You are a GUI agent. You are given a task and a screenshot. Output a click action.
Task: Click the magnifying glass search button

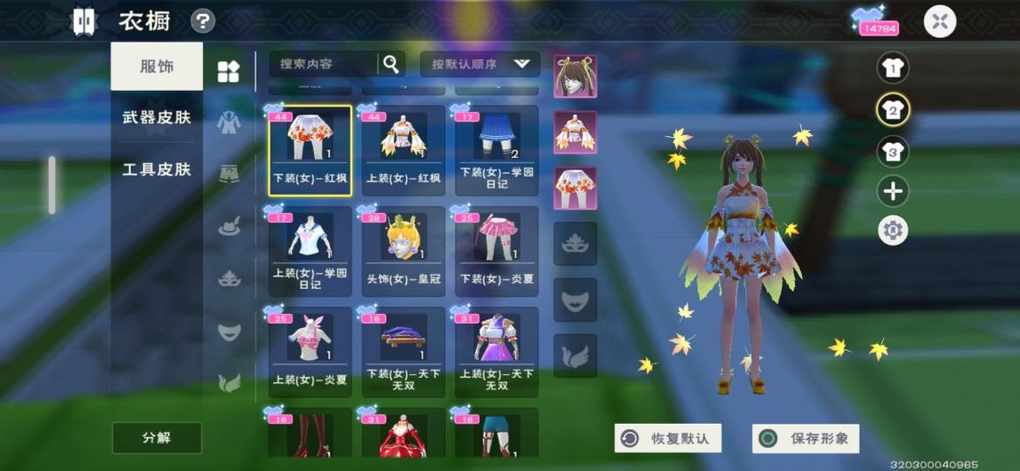[391, 64]
